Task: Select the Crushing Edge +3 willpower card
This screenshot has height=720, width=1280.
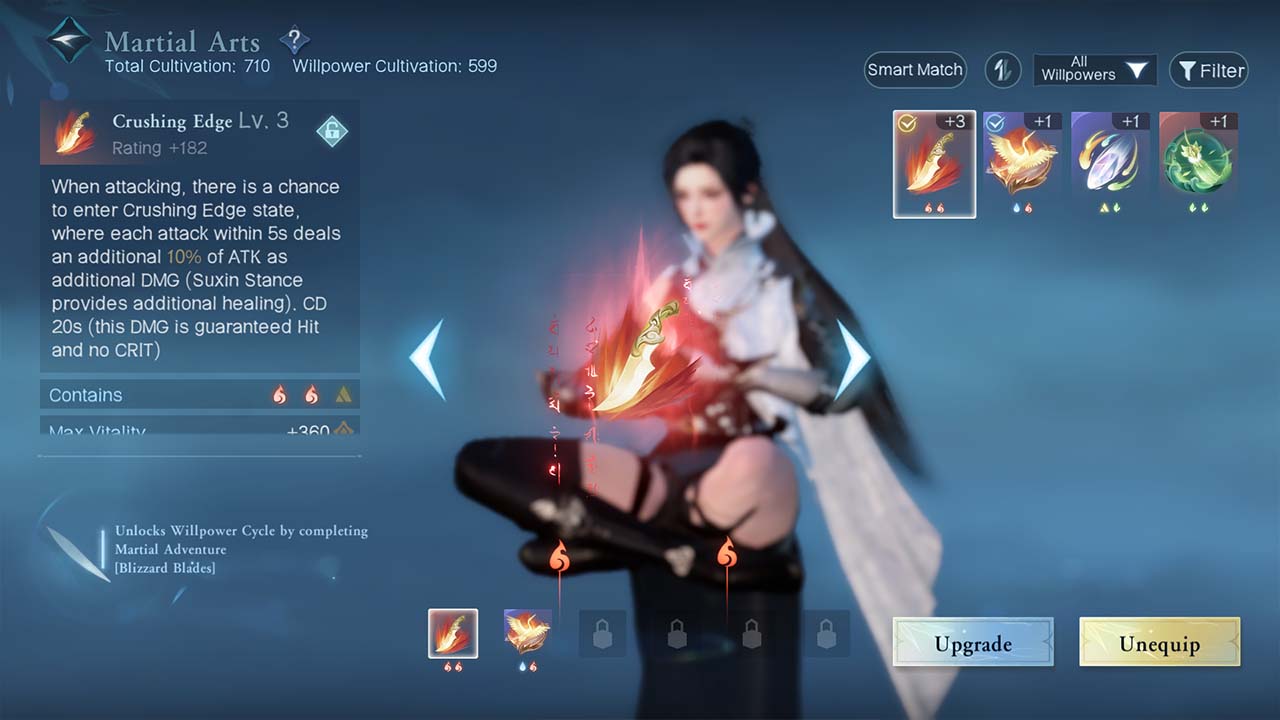Action: point(934,163)
